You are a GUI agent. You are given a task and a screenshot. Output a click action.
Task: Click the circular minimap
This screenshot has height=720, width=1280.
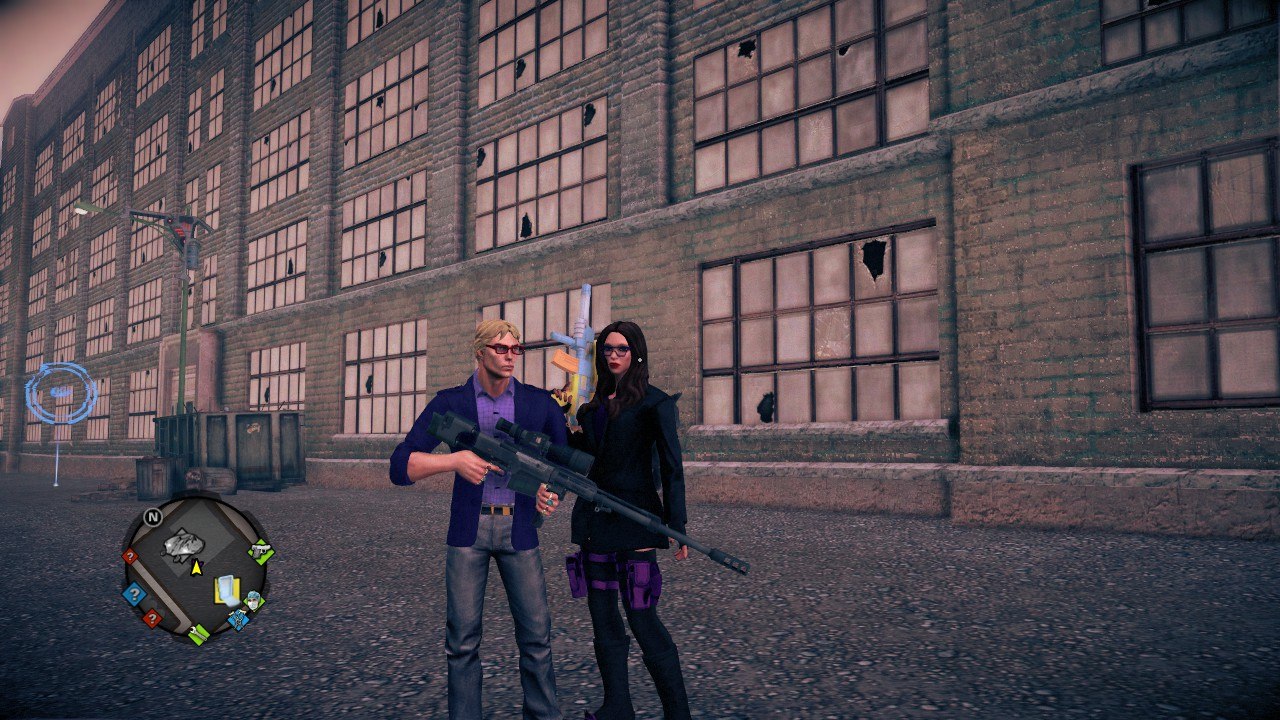(x=196, y=568)
